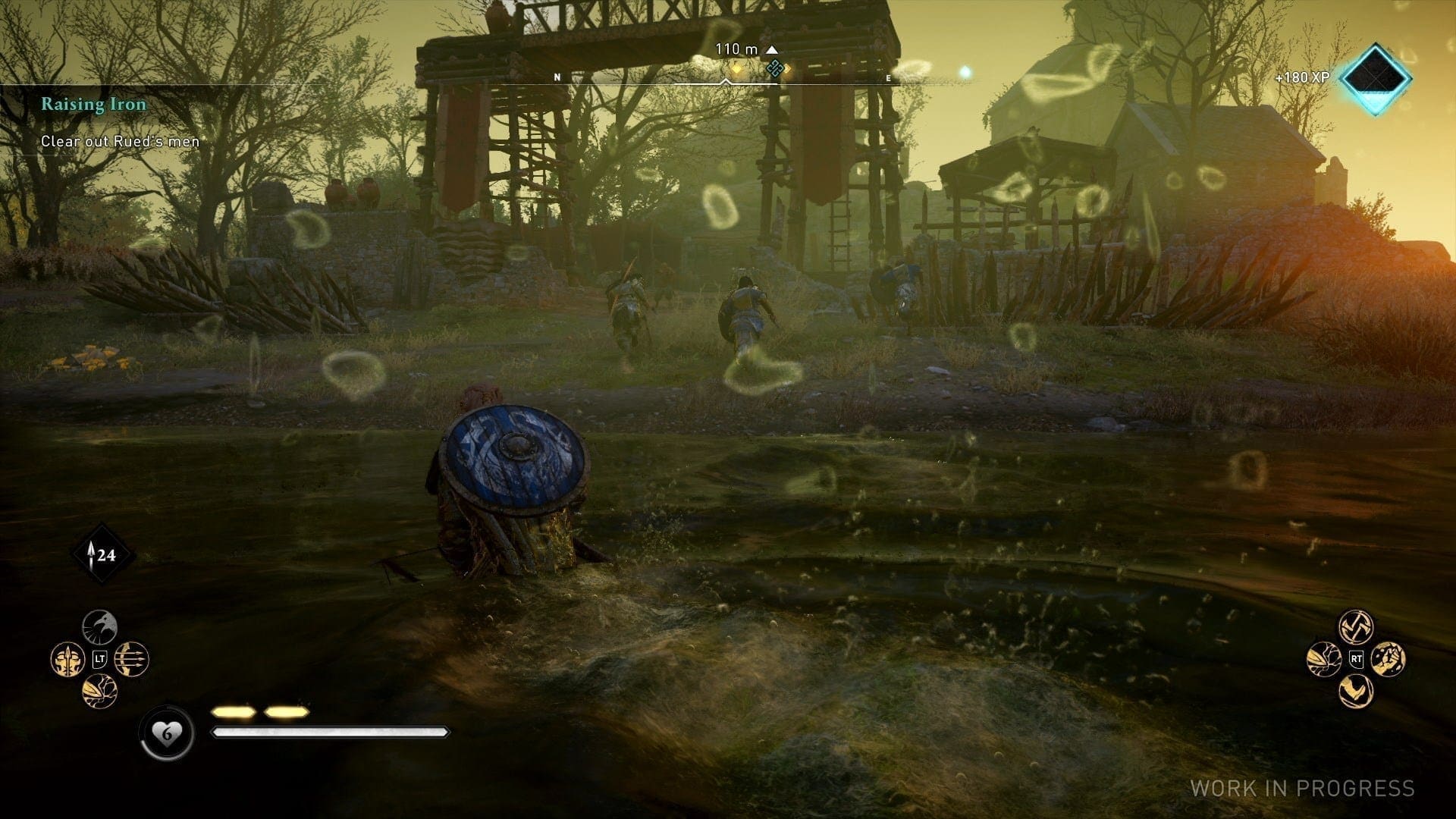Select the raven ability icon
This screenshot has width=1456, height=819.
(x=99, y=627)
